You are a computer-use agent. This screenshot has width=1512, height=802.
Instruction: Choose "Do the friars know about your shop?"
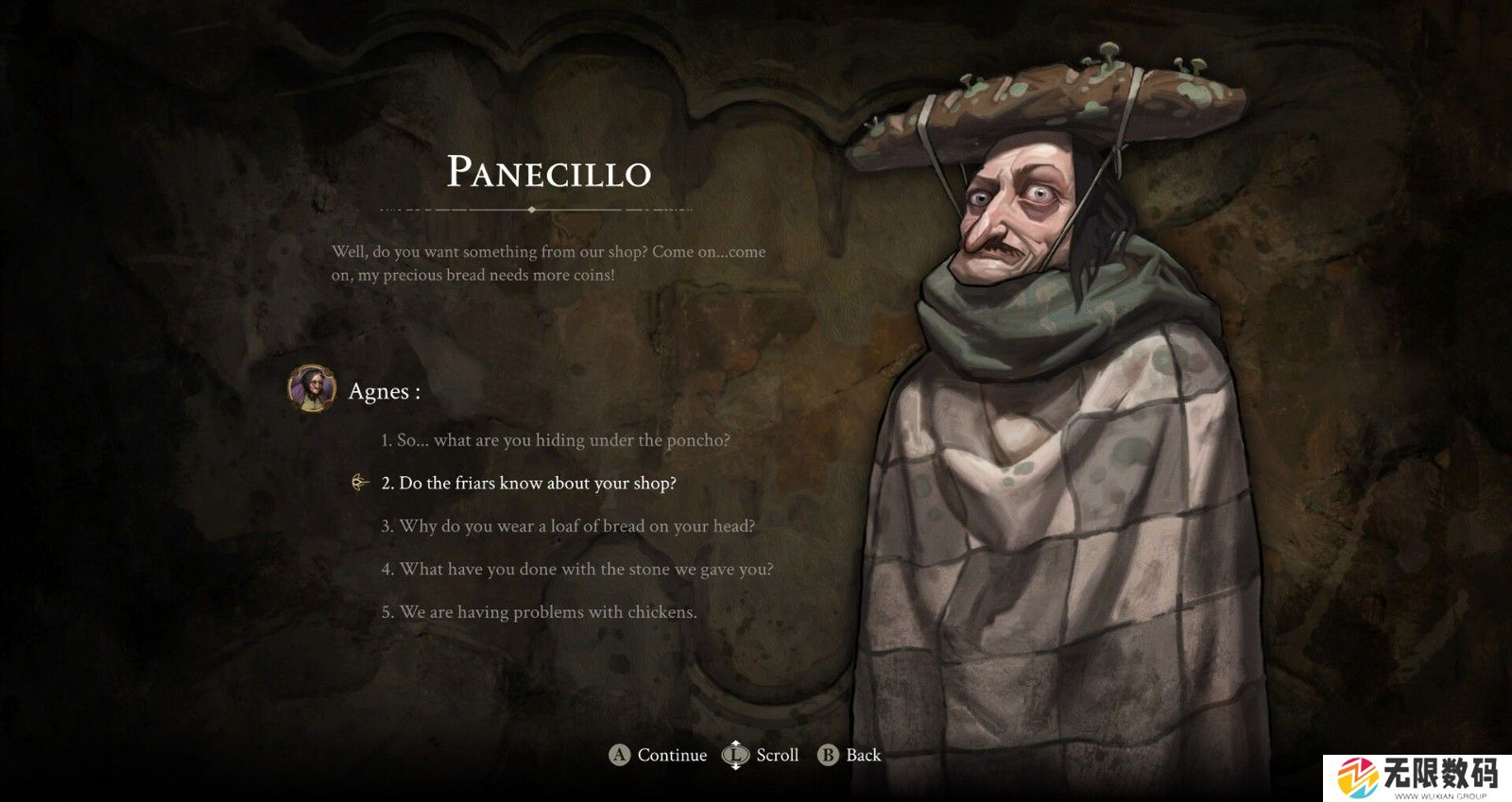pyautogui.click(x=529, y=484)
